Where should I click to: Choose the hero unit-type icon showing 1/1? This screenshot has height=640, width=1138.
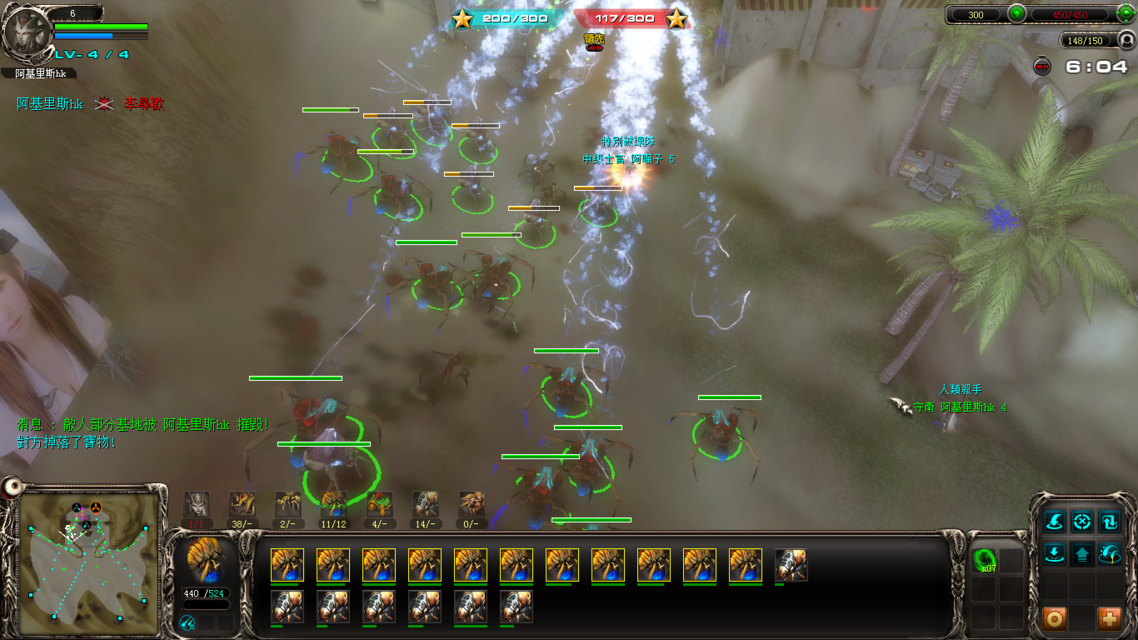pos(197,503)
